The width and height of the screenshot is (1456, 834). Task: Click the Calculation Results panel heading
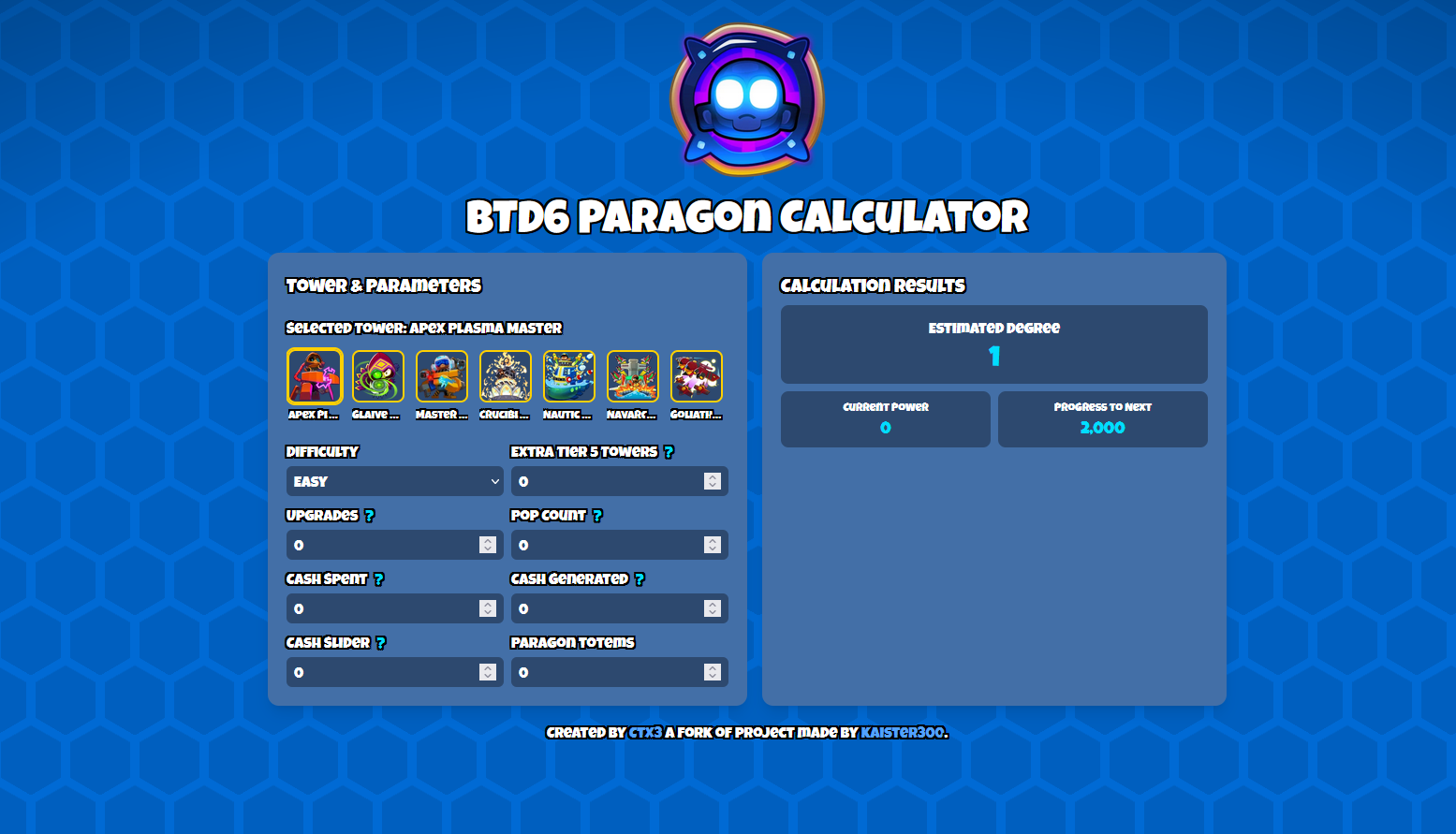pyautogui.click(x=873, y=285)
